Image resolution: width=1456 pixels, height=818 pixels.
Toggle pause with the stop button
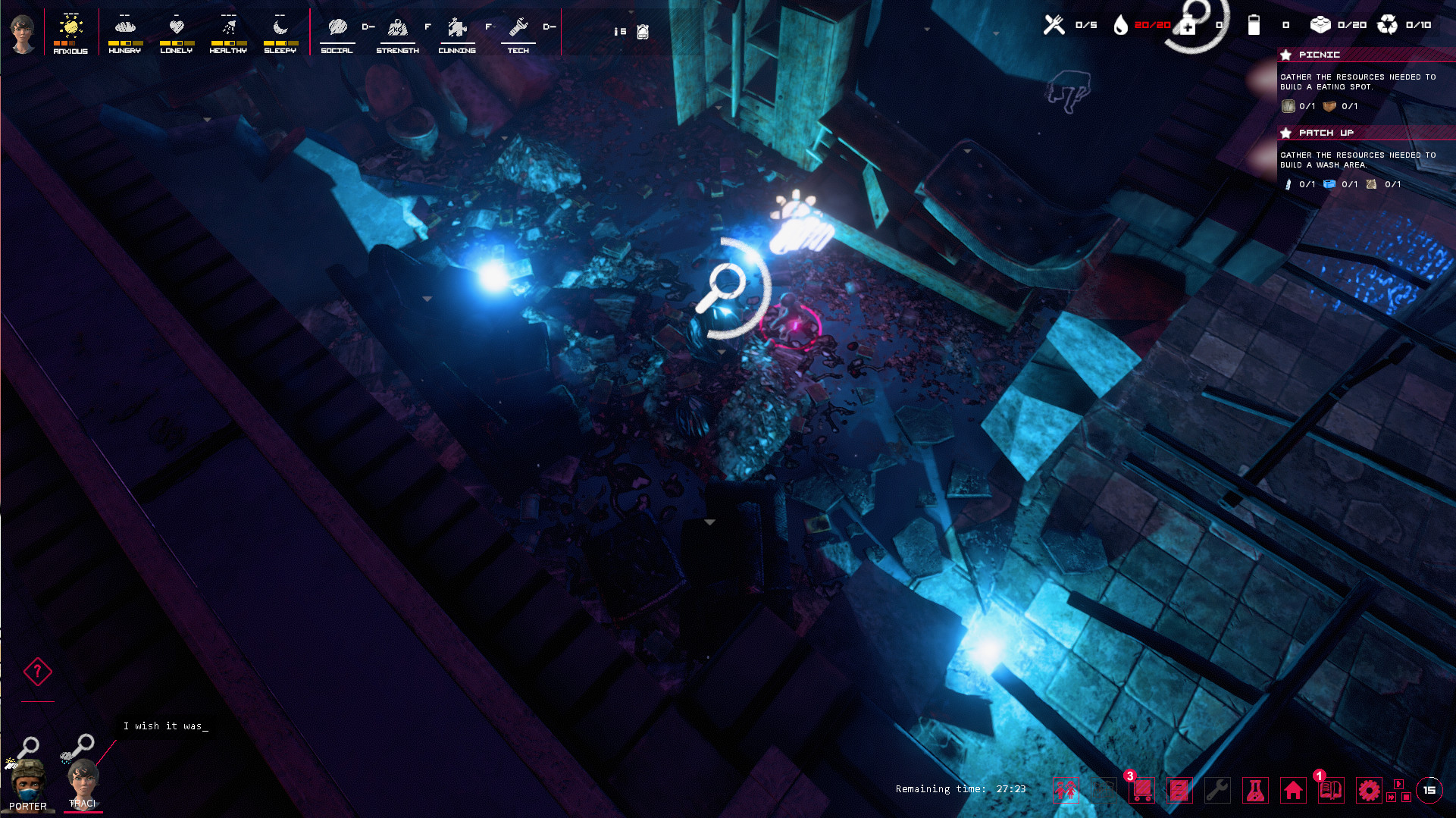(x=1408, y=798)
